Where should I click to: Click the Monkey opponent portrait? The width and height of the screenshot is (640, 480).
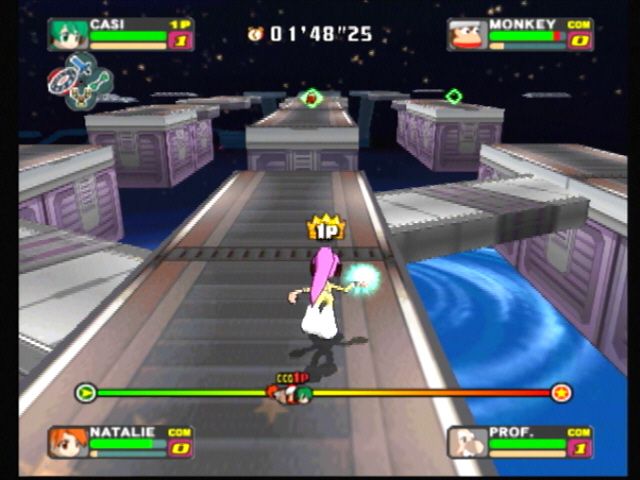point(467,34)
